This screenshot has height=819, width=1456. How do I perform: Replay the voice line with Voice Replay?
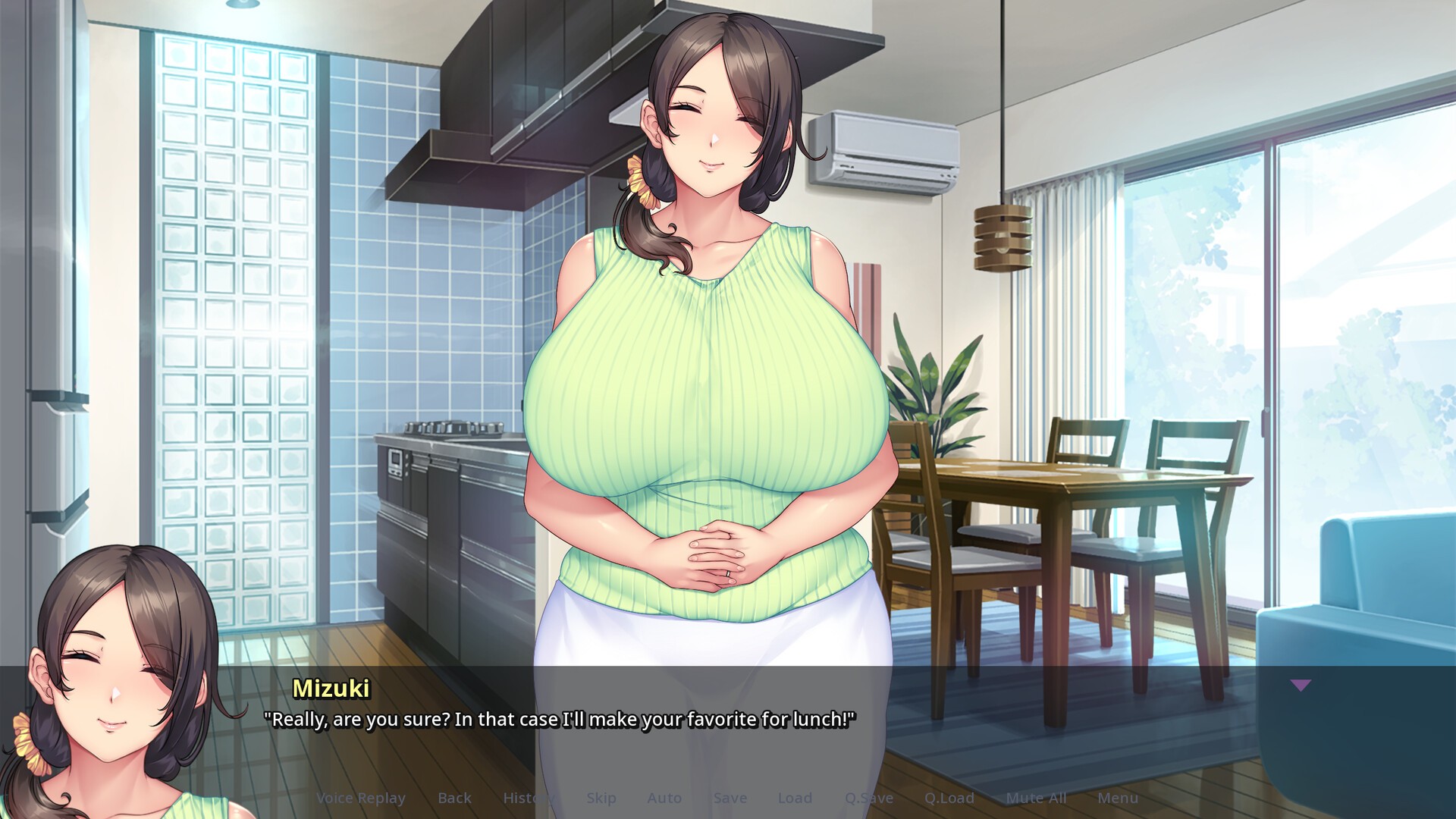tap(360, 798)
